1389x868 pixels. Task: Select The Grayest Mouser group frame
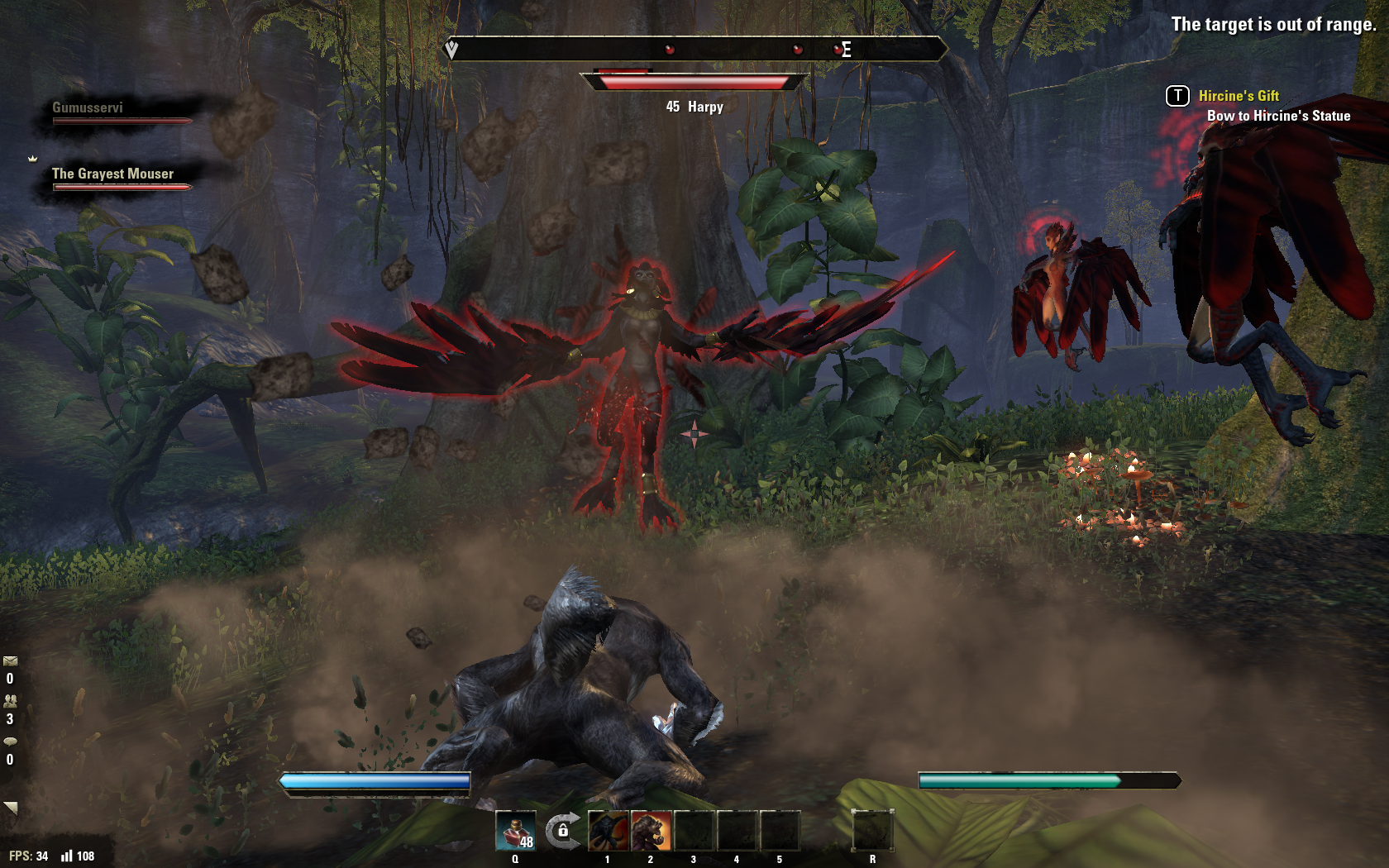pyautogui.click(x=116, y=179)
